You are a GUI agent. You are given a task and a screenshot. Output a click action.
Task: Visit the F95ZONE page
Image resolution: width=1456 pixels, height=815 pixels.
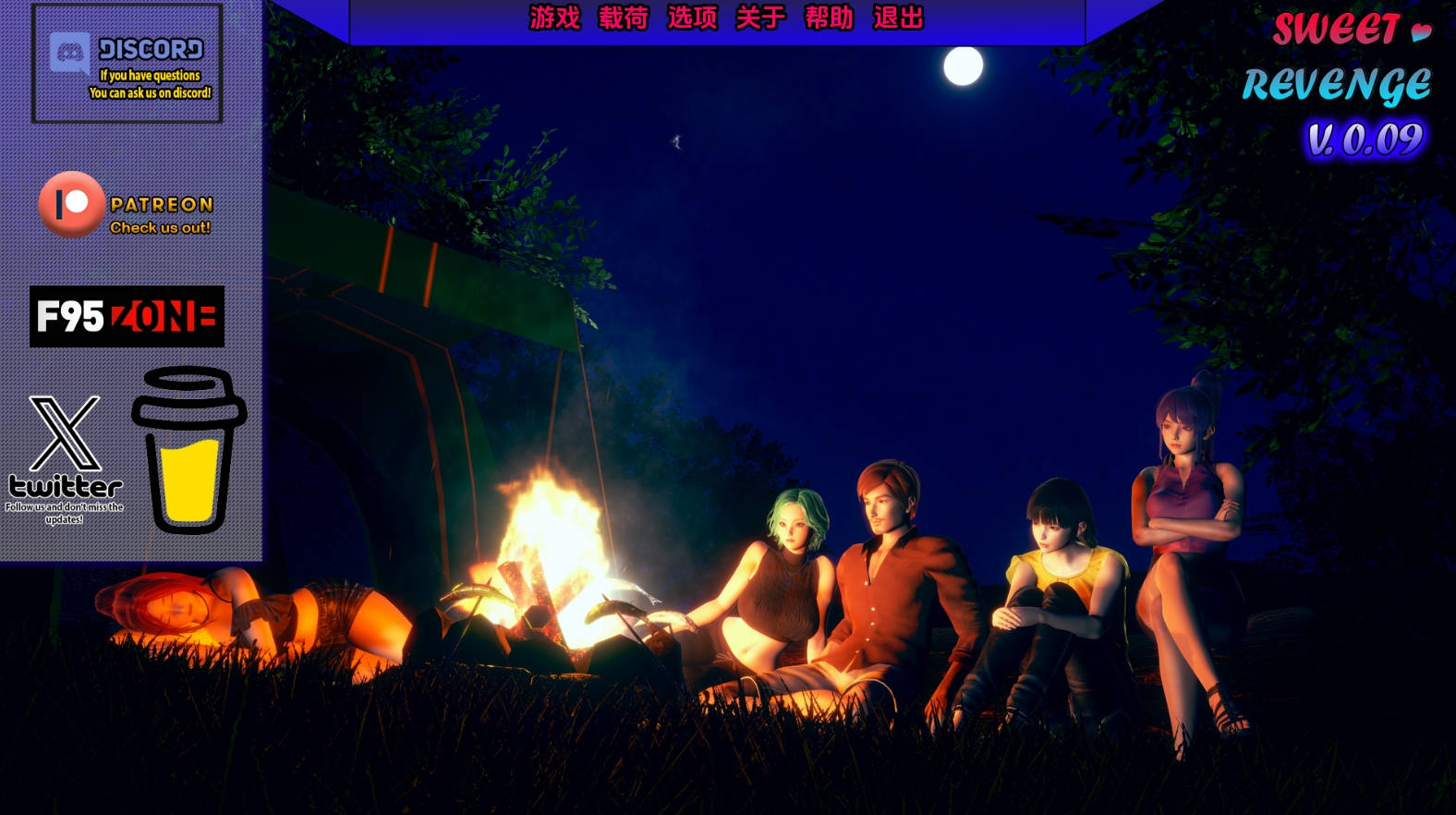click(127, 318)
